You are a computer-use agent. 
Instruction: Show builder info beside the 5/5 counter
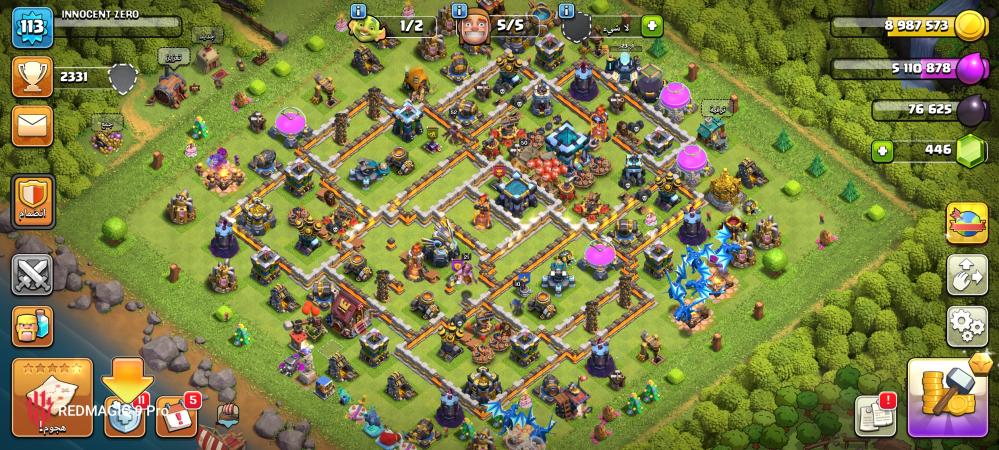point(461,10)
